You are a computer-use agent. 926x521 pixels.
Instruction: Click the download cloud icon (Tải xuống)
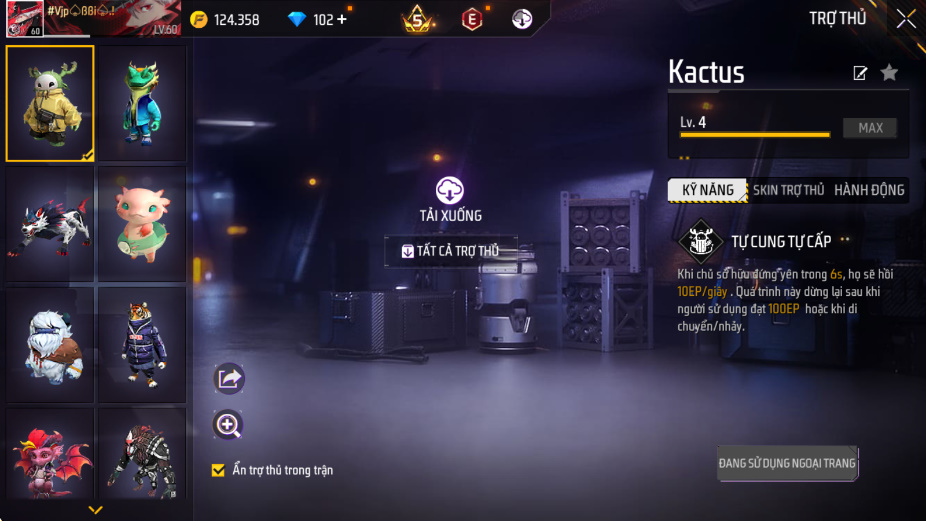(450, 190)
